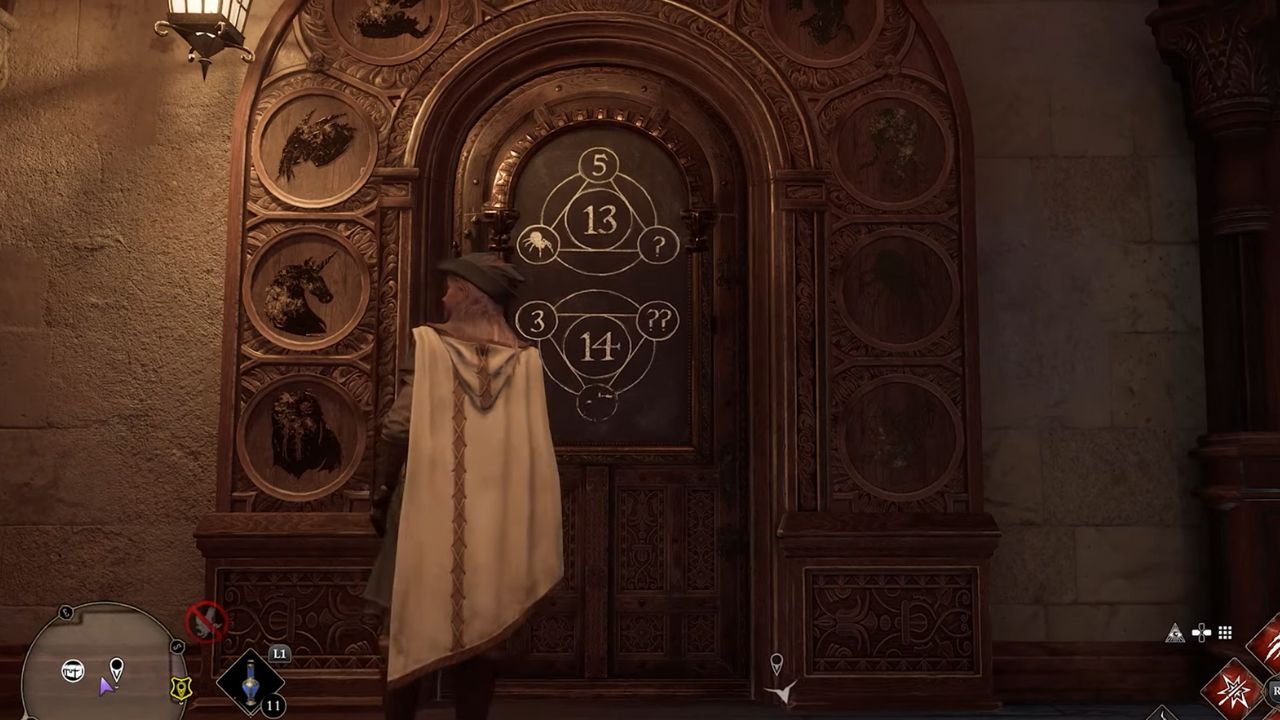
Task: Click the claw-slash spell icon top right
Action: click(1272, 649)
